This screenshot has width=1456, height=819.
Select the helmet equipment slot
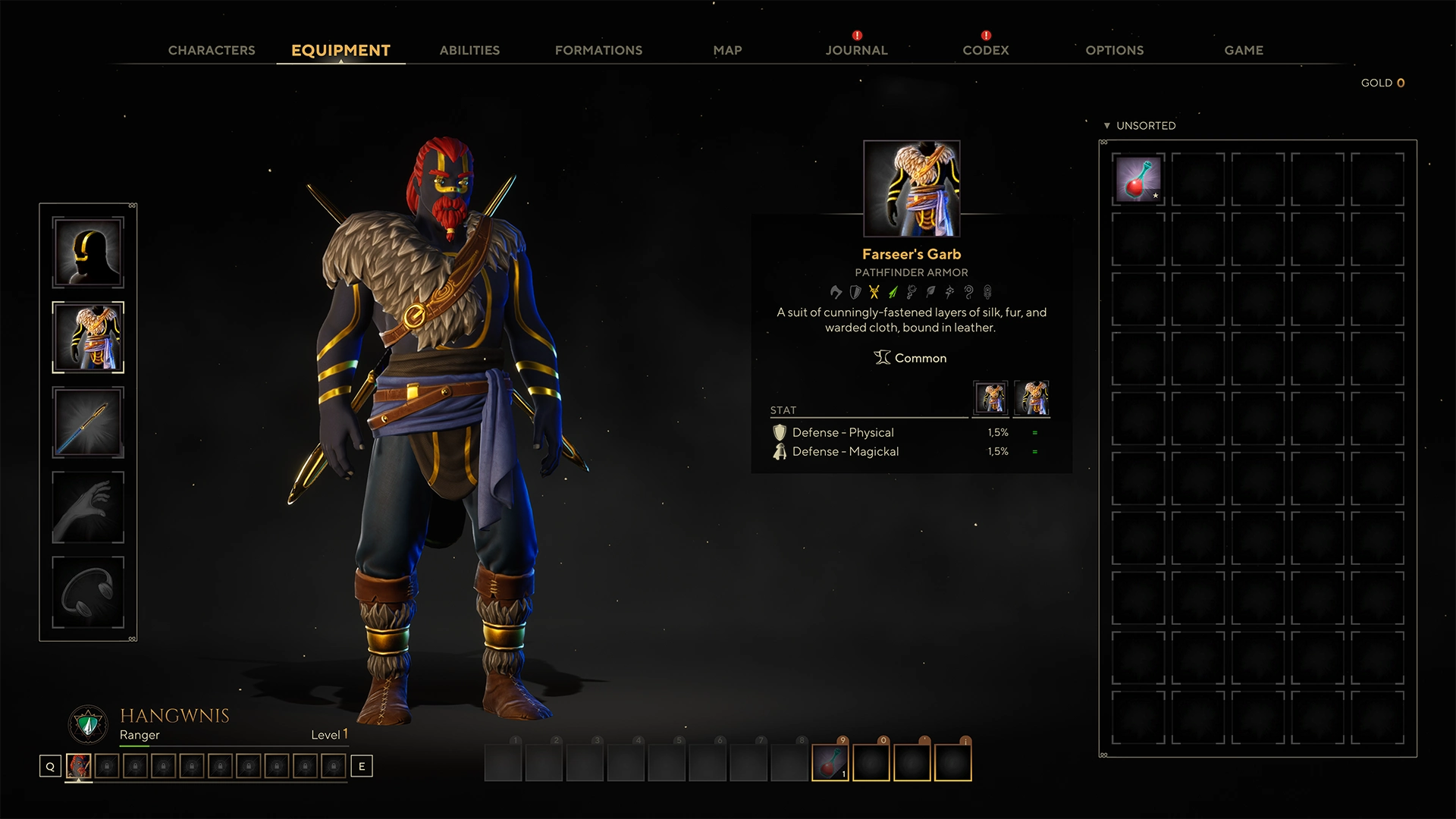(x=88, y=252)
